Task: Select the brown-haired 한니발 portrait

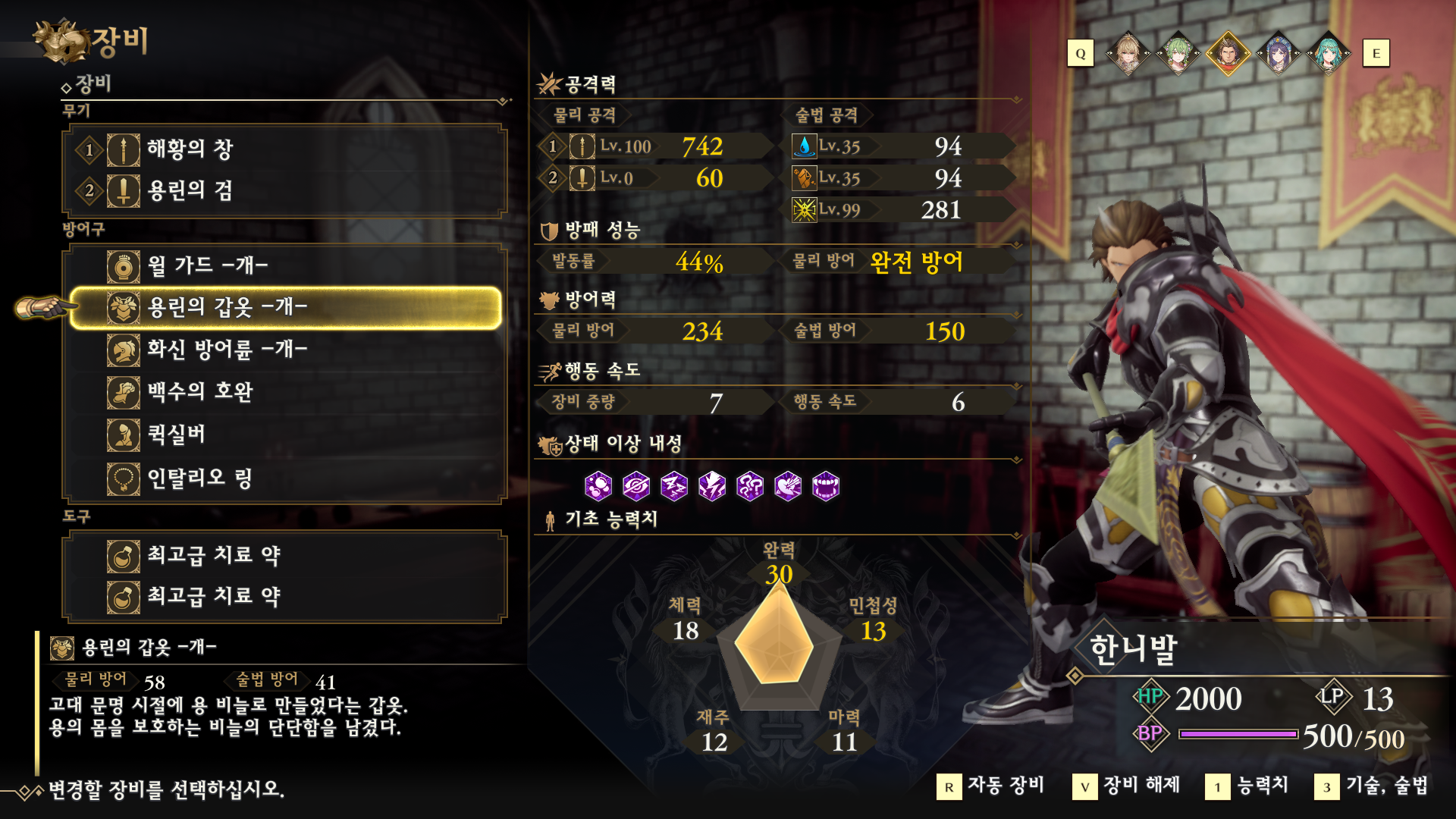Action: 1228,54
